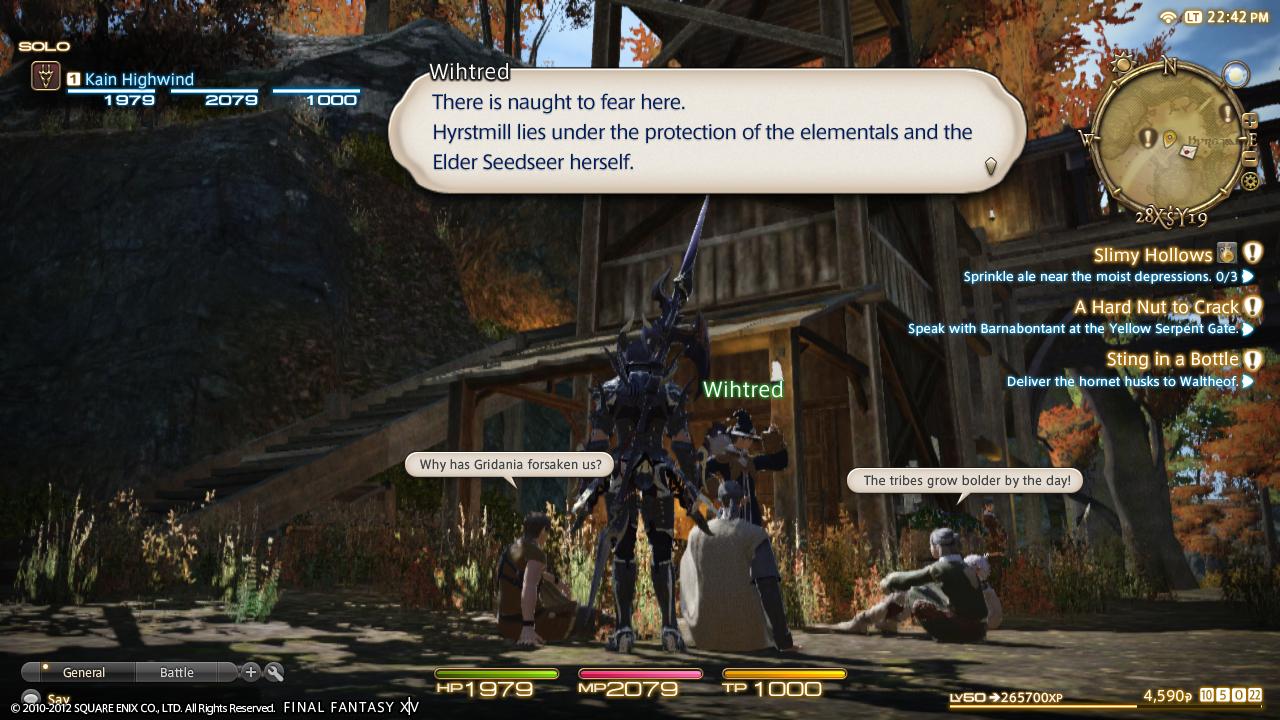Viewport: 1280px width, 720px height.
Task: Open minimap settings via the gear icon
Action: point(1249,180)
